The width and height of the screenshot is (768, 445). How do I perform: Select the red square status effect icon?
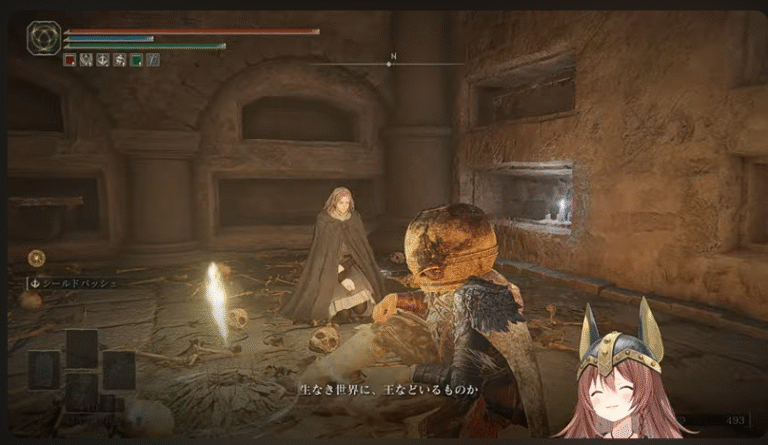(69, 60)
